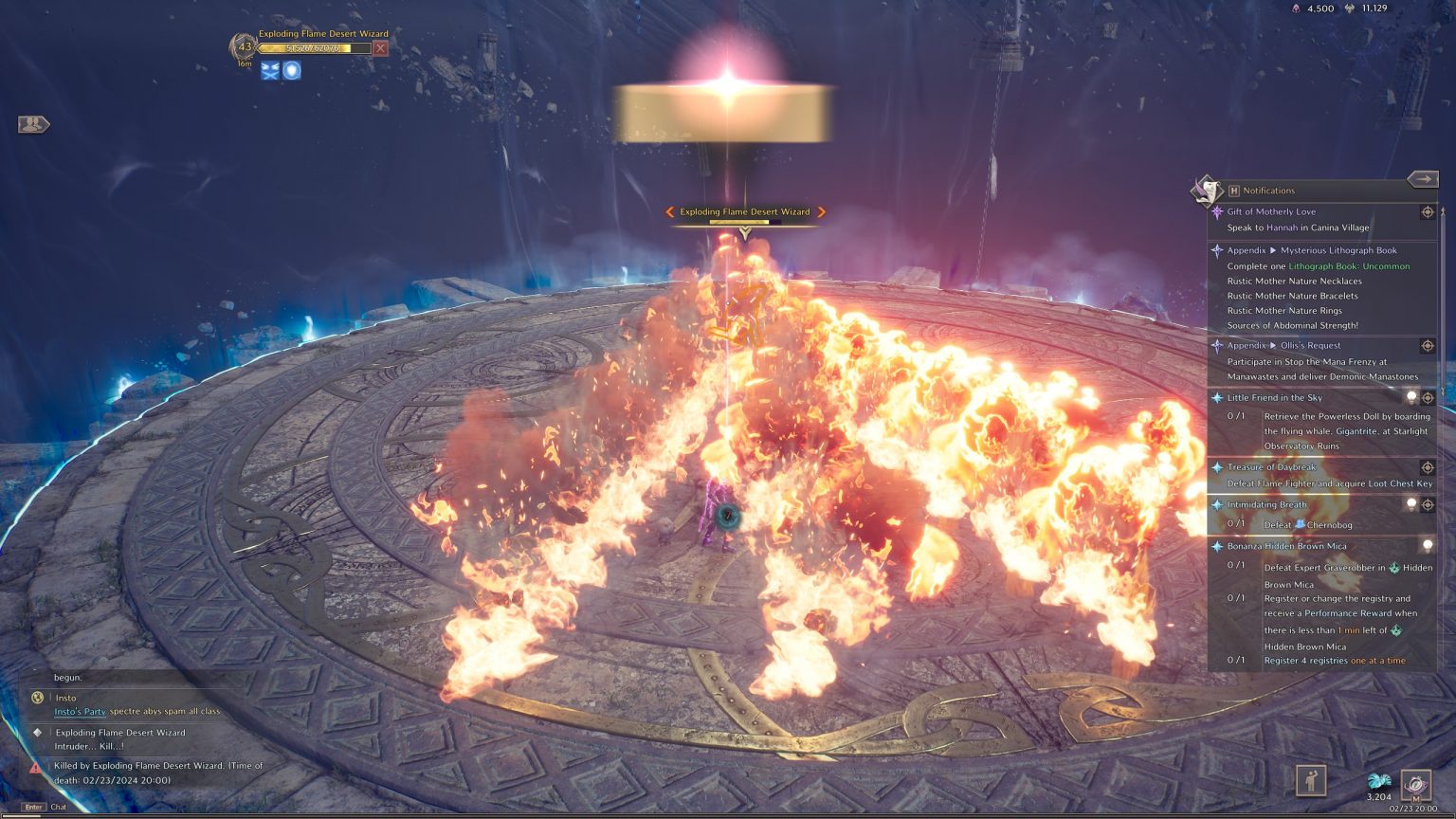Screen dimensions: 1456x819
Task: Enable waypoint tracking for Gift of Motherly Love
Action: click(x=1427, y=213)
